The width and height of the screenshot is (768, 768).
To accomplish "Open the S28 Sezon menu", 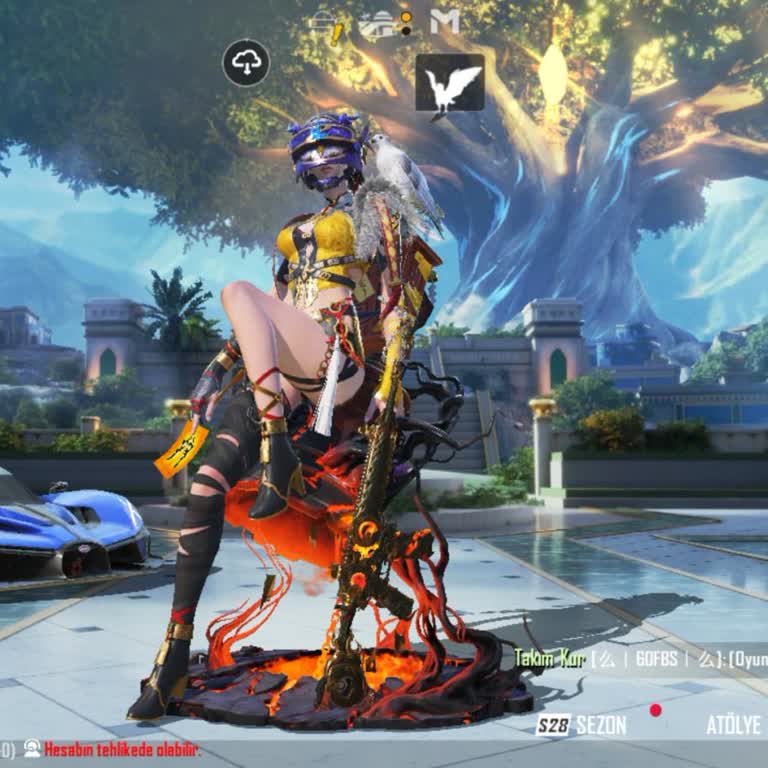I will coord(581,725).
